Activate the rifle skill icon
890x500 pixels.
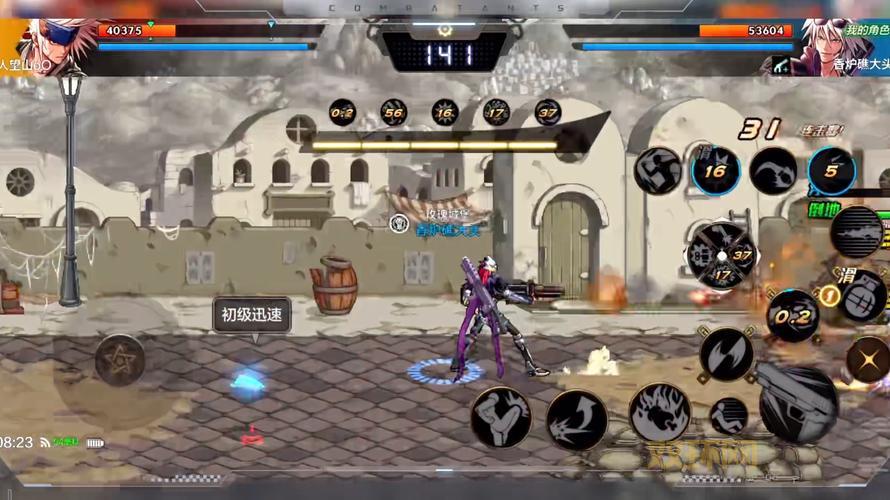857,232
